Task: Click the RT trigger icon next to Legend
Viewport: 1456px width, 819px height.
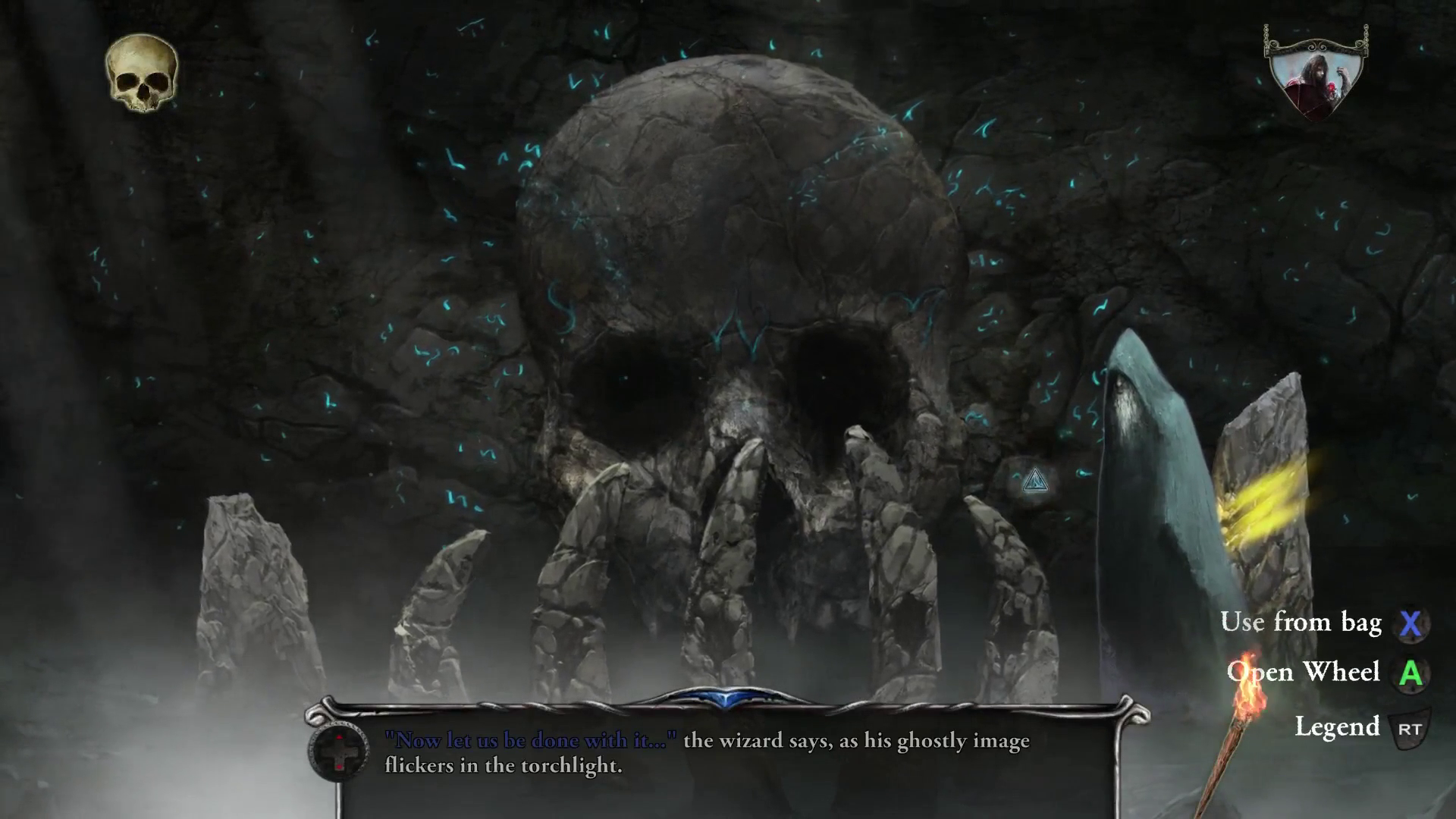Action: tap(1410, 726)
